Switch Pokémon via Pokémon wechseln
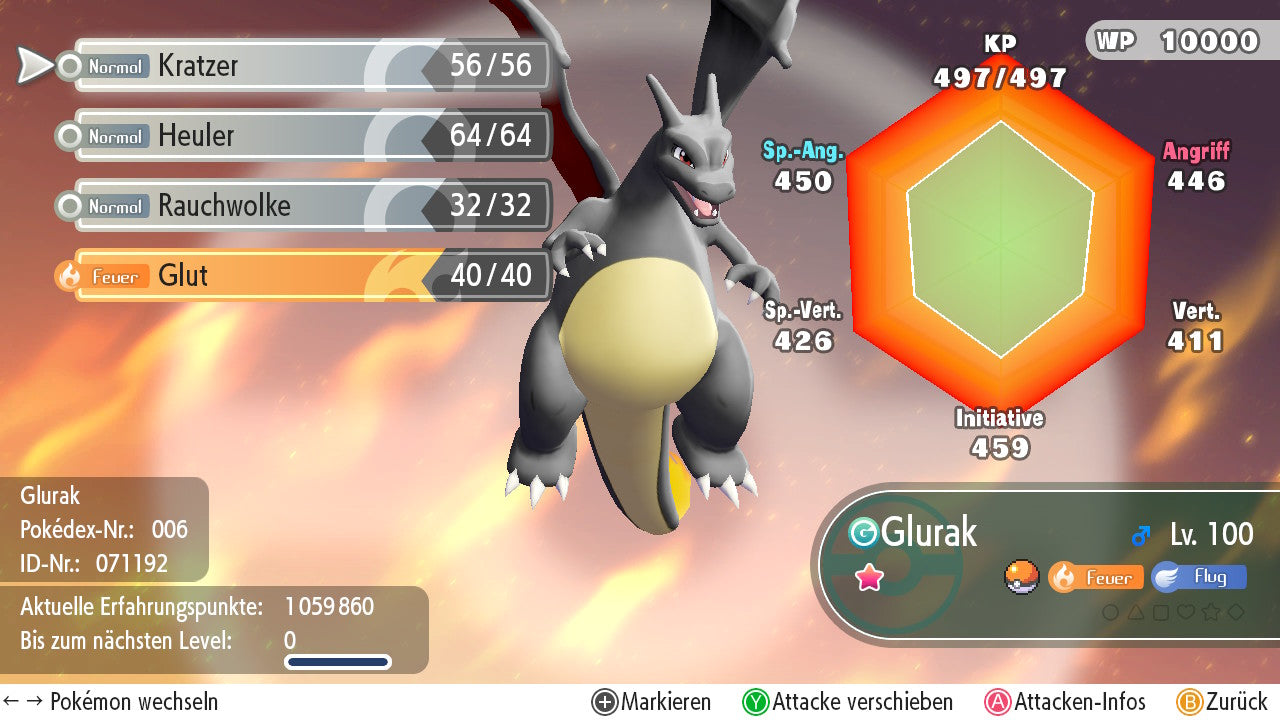 point(111,702)
